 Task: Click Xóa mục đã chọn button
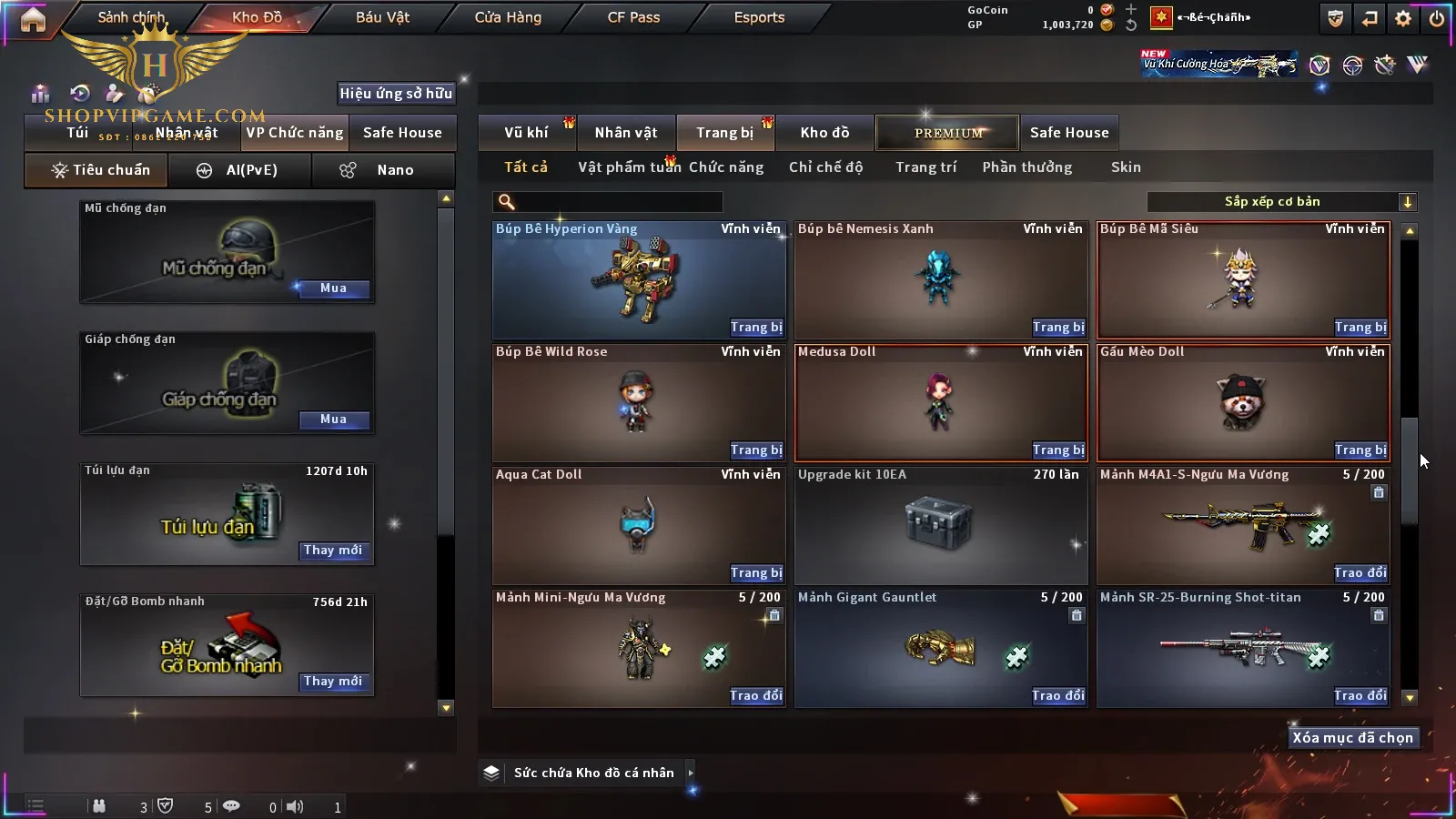coord(1352,738)
